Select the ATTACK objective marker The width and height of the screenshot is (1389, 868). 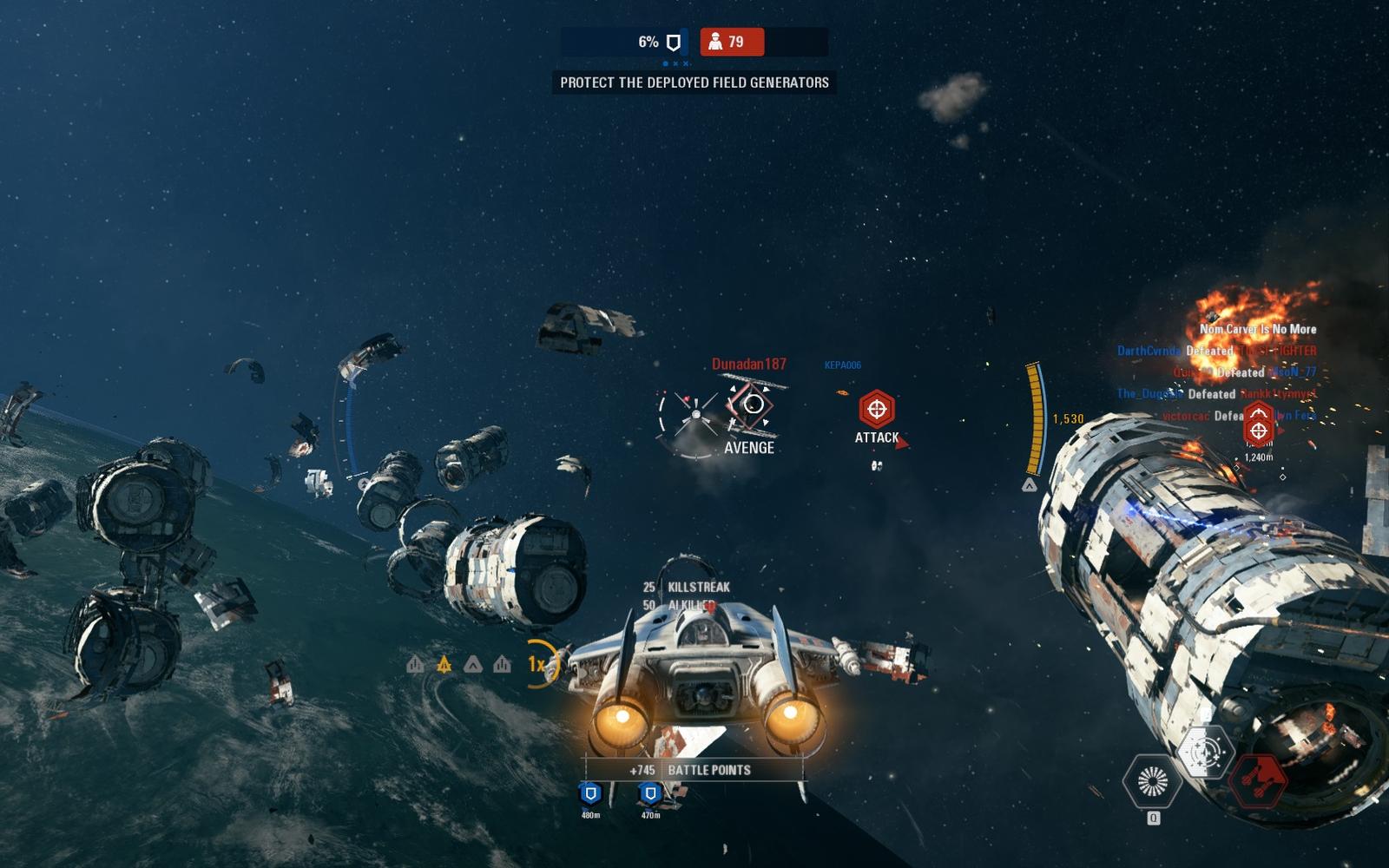pos(877,409)
